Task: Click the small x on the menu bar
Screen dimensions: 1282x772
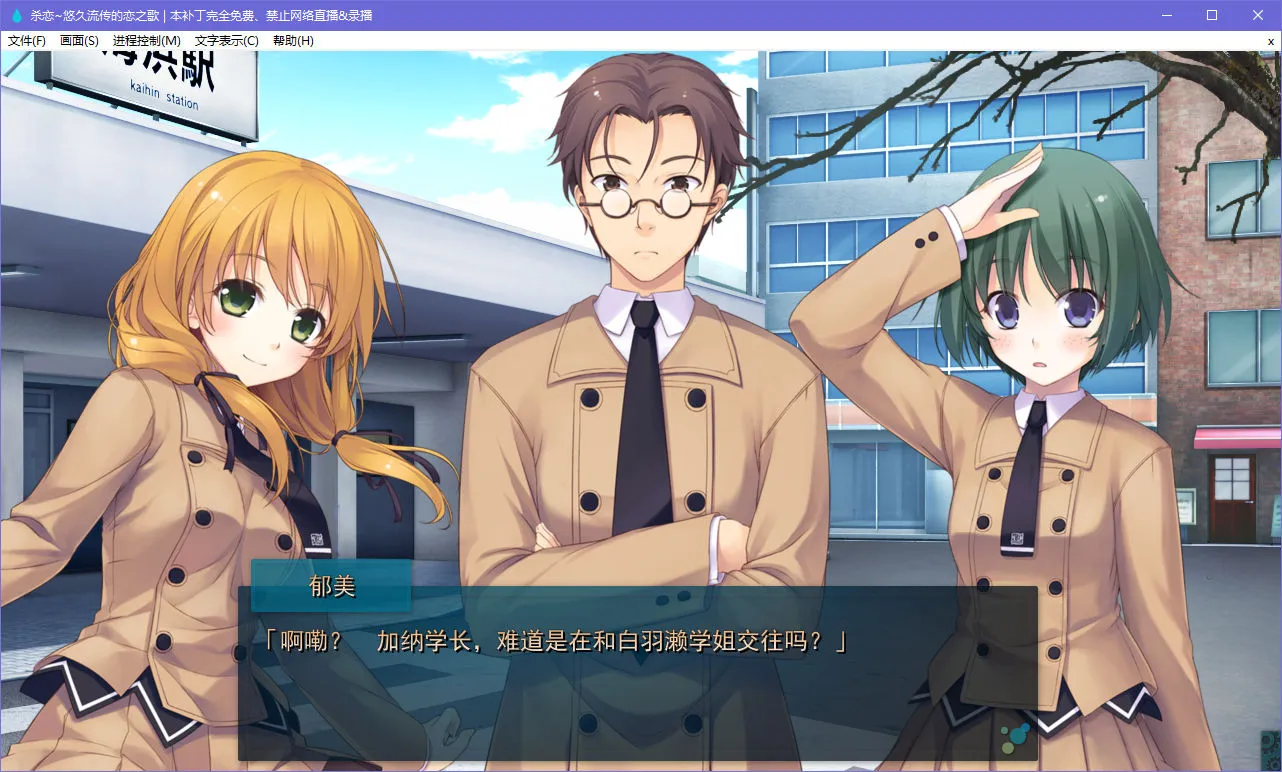Action: 1270,41
